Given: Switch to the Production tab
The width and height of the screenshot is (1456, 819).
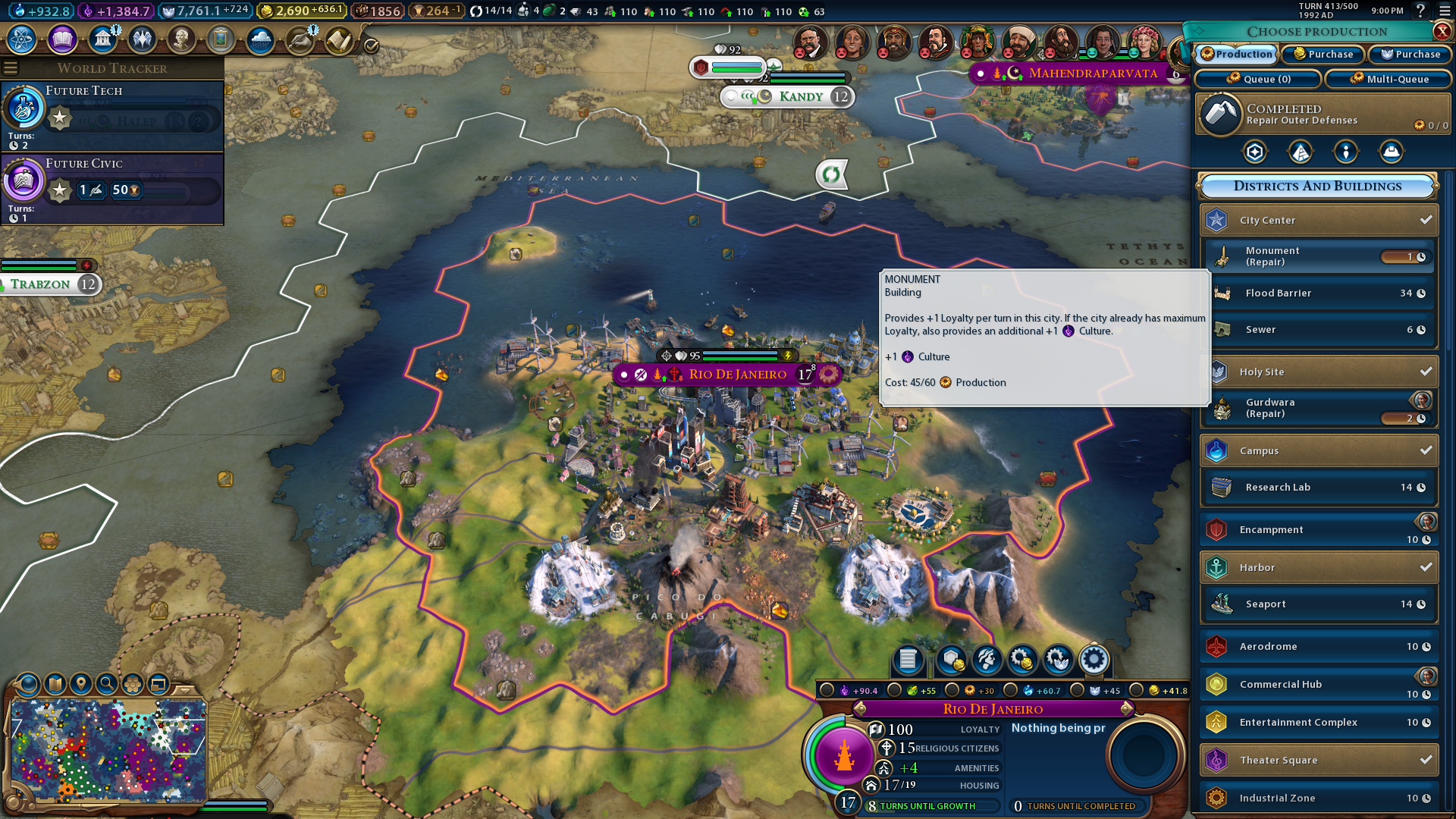Looking at the screenshot, I should coord(1237,55).
